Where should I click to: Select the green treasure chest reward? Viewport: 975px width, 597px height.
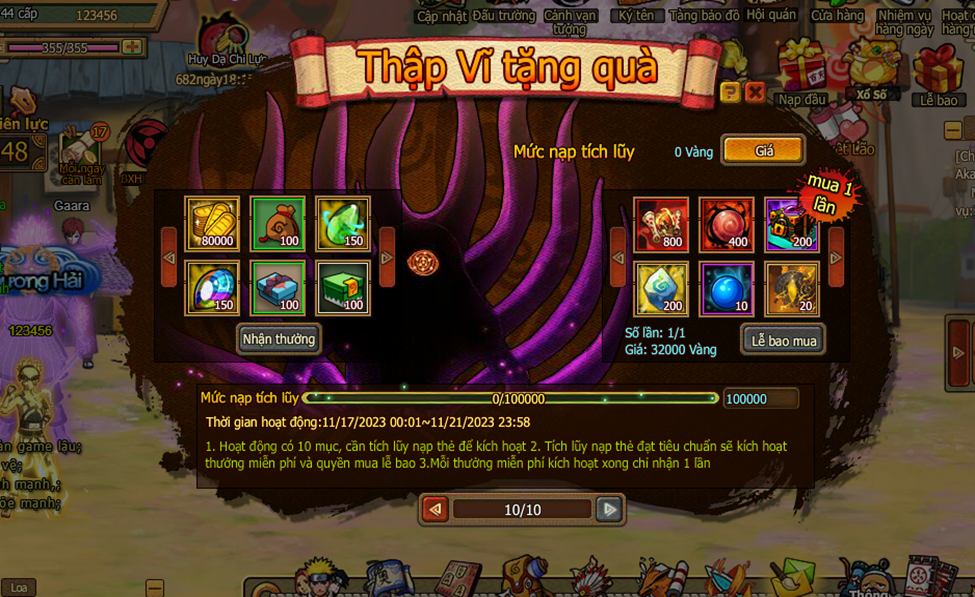coord(343,288)
